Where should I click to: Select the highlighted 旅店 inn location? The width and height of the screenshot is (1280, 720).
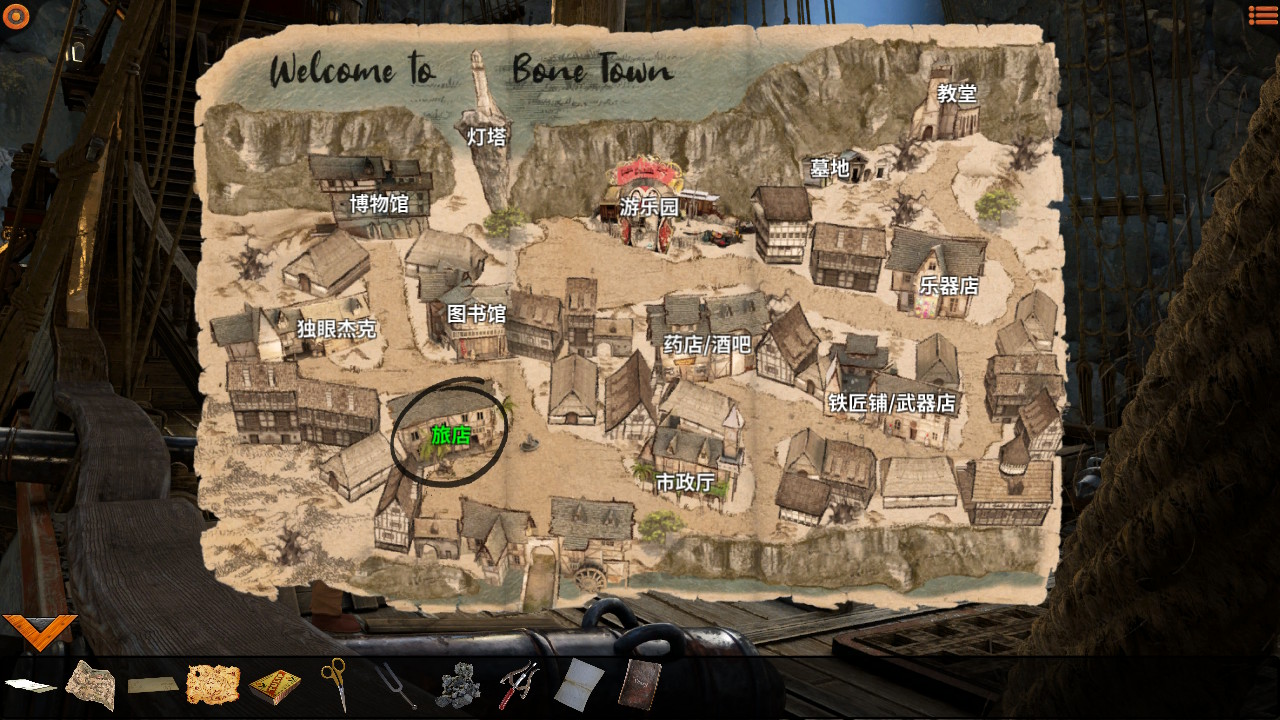click(450, 435)
